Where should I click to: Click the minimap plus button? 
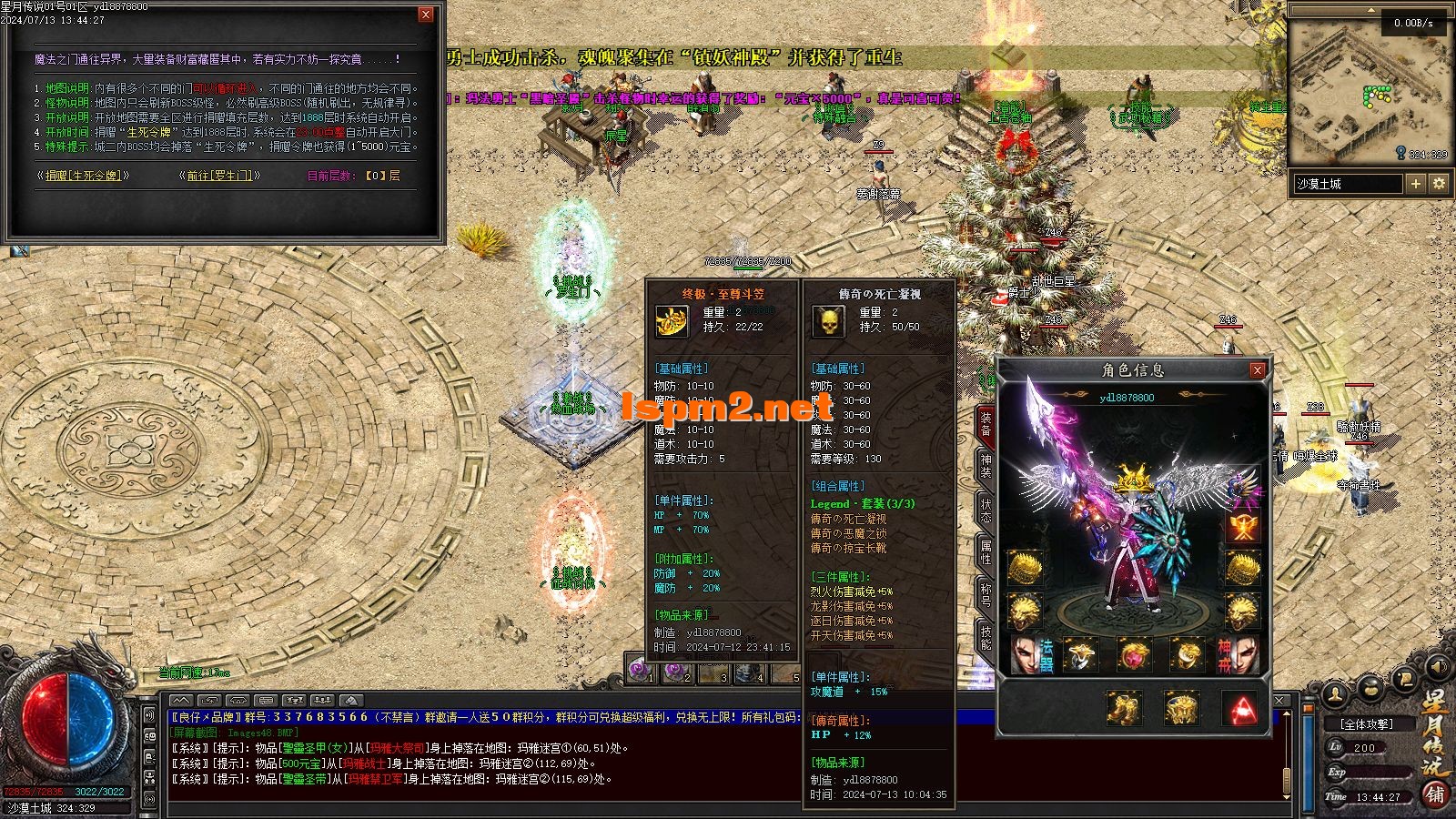pyautogui.click(x=1415, y=184)
